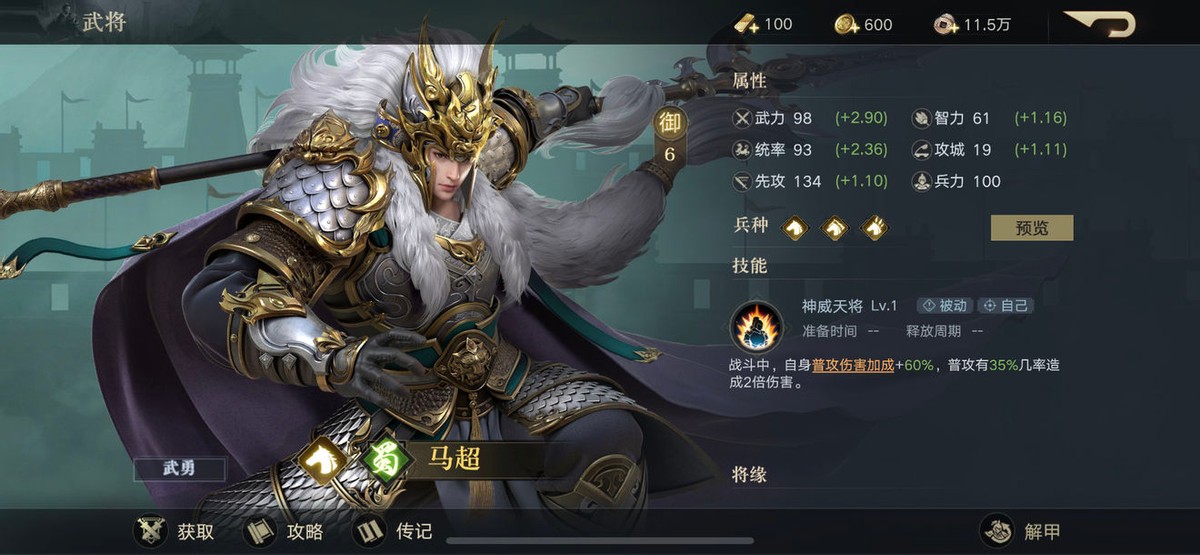Tap the 御 6 cost badge

(670, 136)
